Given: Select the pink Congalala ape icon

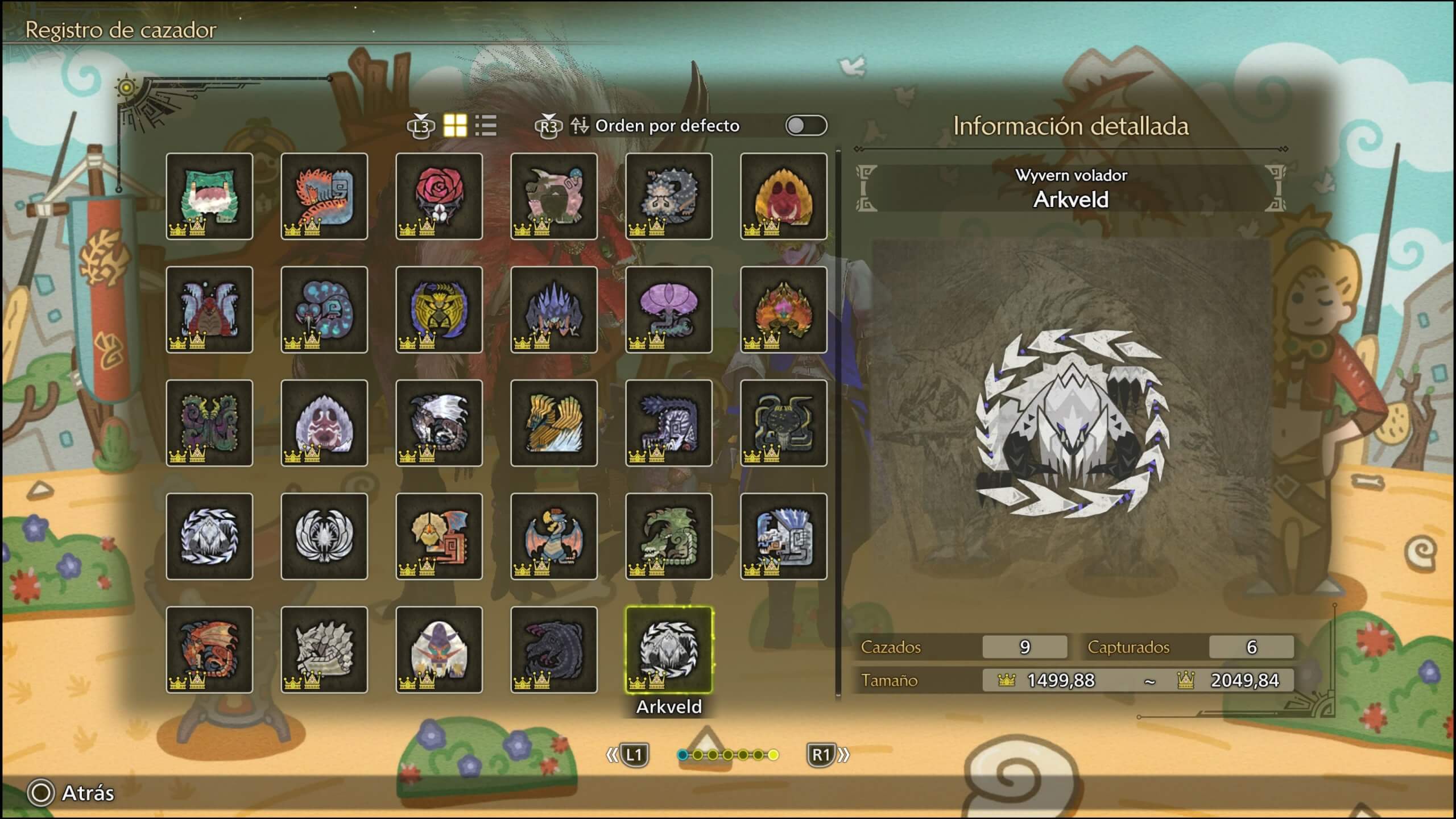Looking at the screenshot, I should pyautogui.click(x=554, y=196).
